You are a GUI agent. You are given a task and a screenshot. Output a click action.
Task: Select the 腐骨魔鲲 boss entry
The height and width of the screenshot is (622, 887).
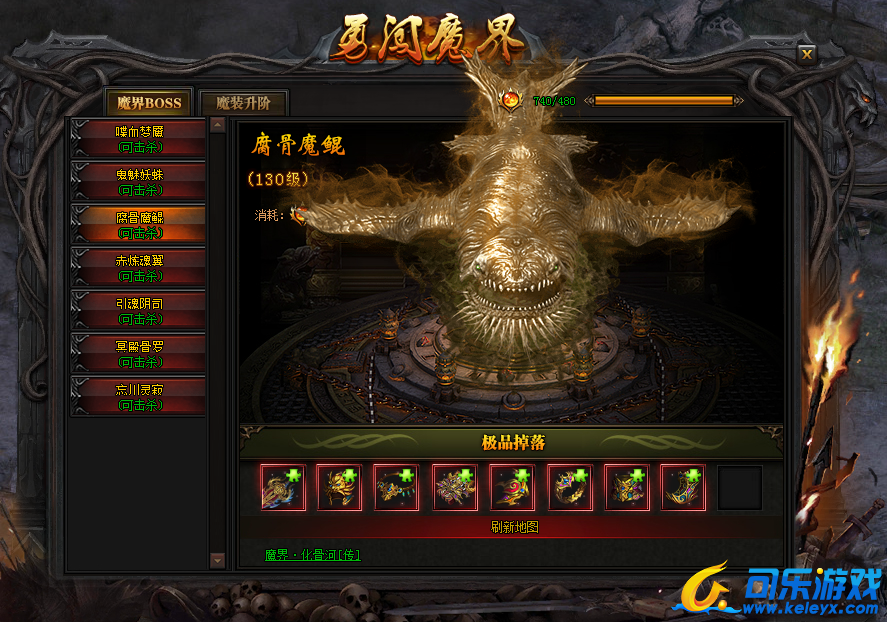point(139,225)
